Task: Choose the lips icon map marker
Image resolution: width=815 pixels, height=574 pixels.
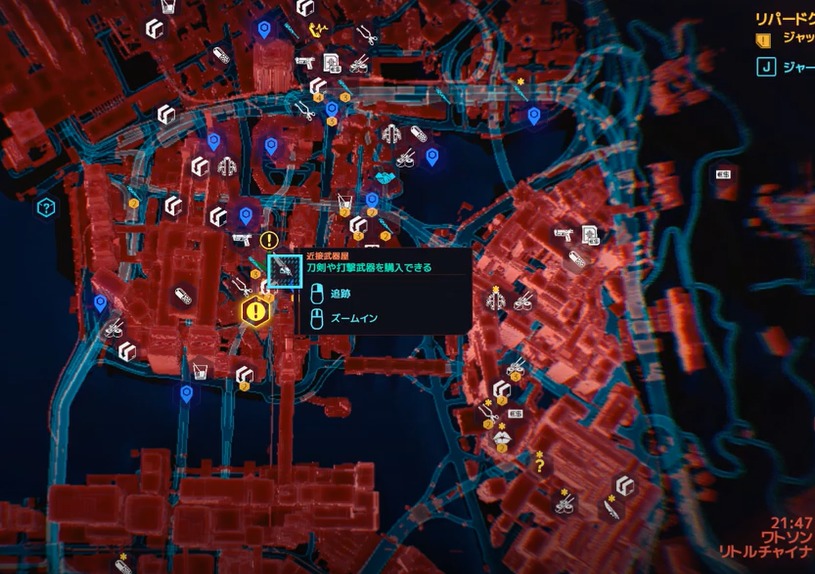Action: [x=501, y=435]
